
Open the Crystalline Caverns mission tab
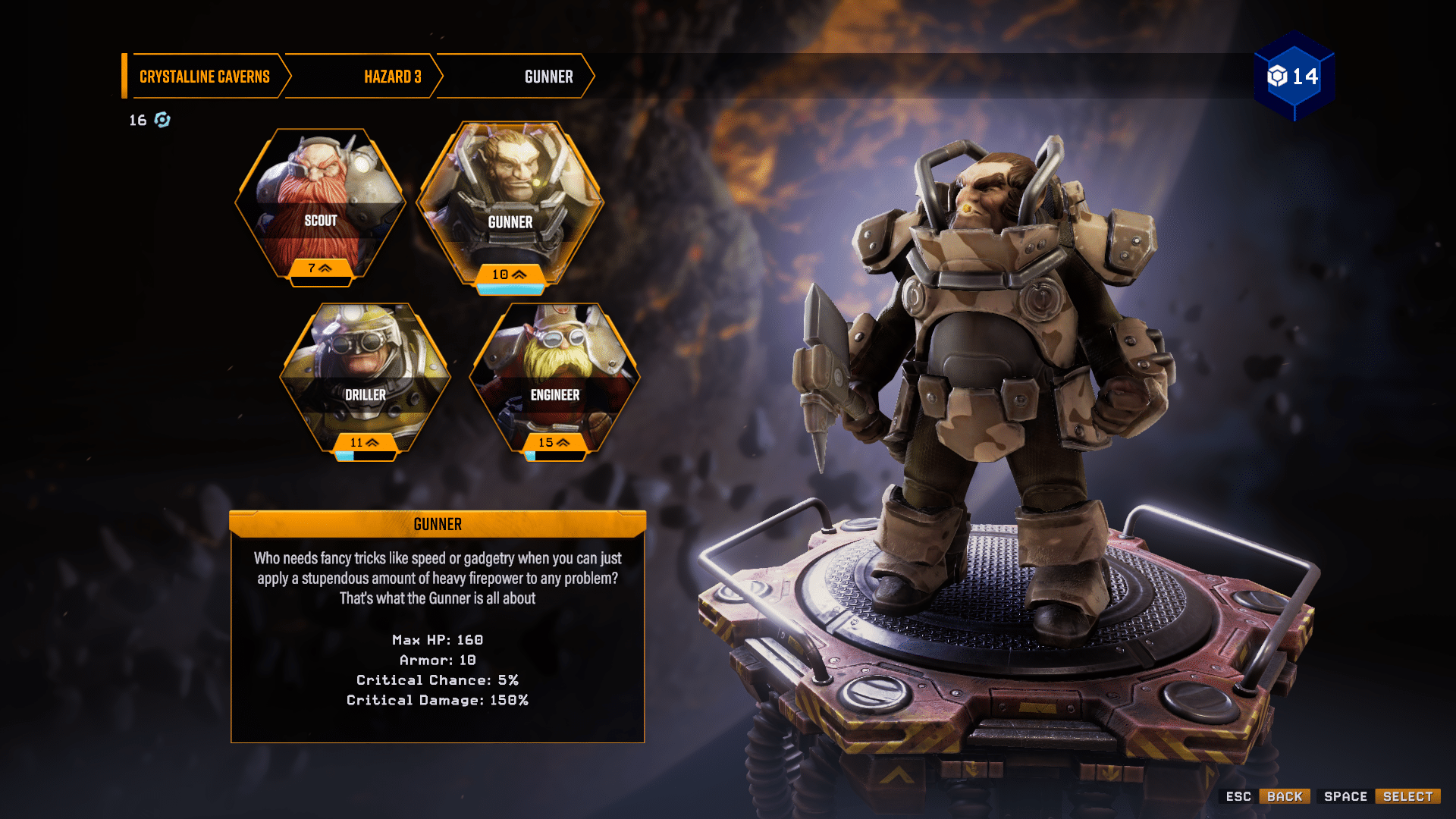pyautogui.click(x=204, y=76)
